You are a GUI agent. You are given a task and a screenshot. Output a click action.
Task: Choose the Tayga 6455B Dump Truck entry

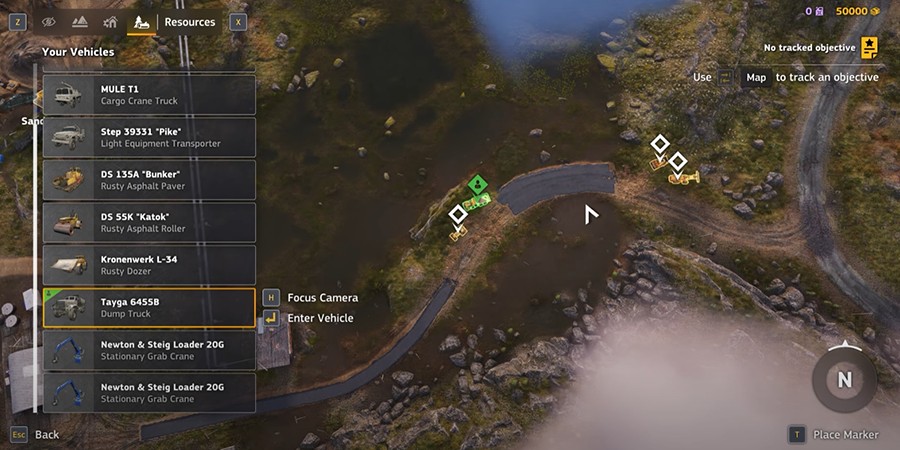point(149,307)
